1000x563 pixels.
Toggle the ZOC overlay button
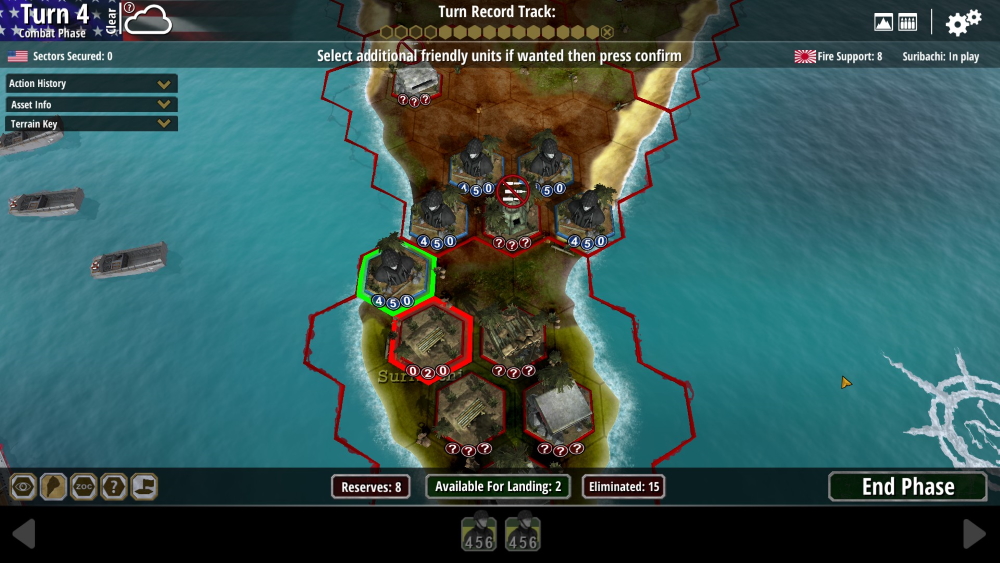(84, 487)
